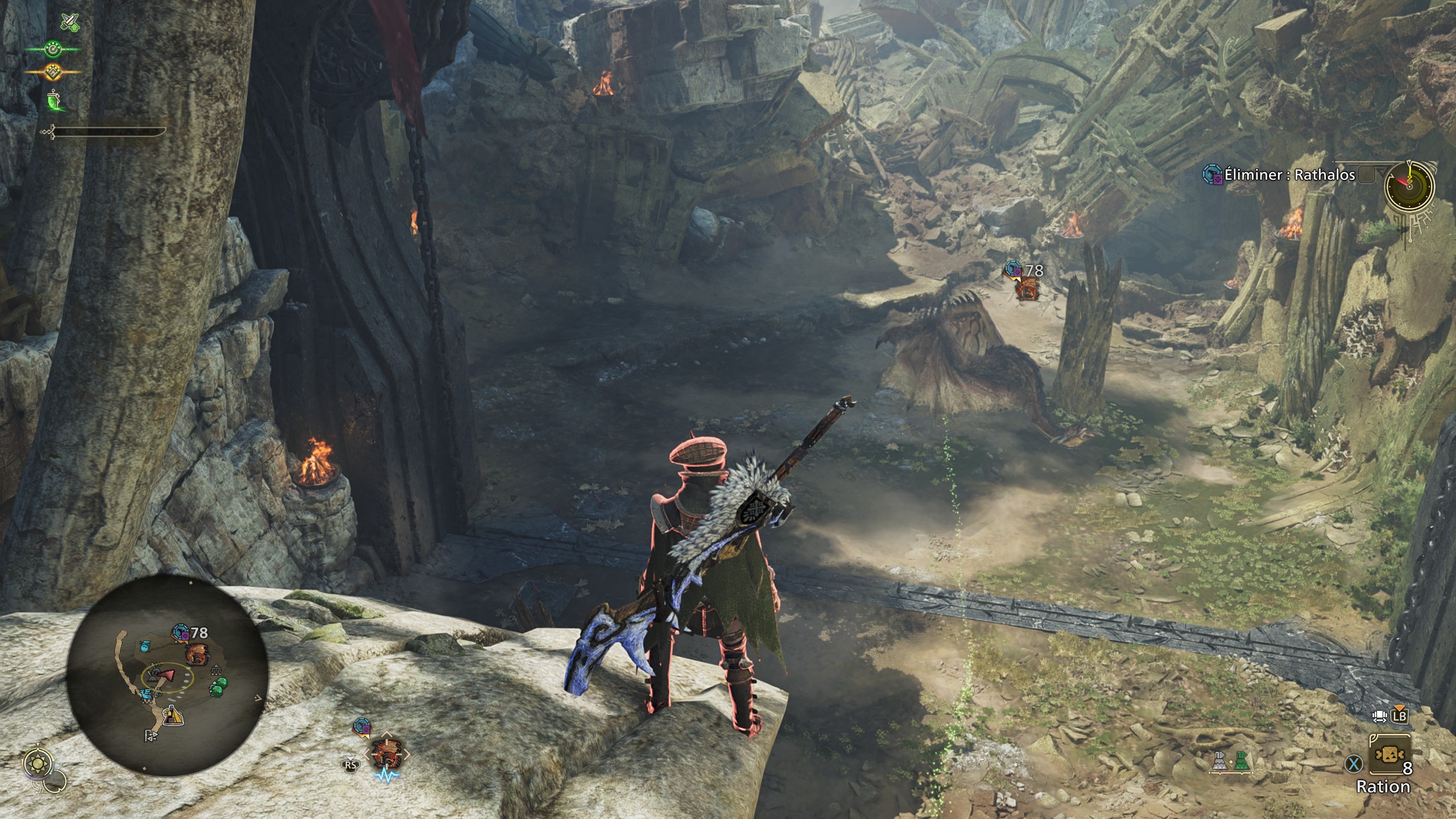The image size is (1456, 819).
Task: Click the green circular stamina buff icon
Action: [52, 49]
